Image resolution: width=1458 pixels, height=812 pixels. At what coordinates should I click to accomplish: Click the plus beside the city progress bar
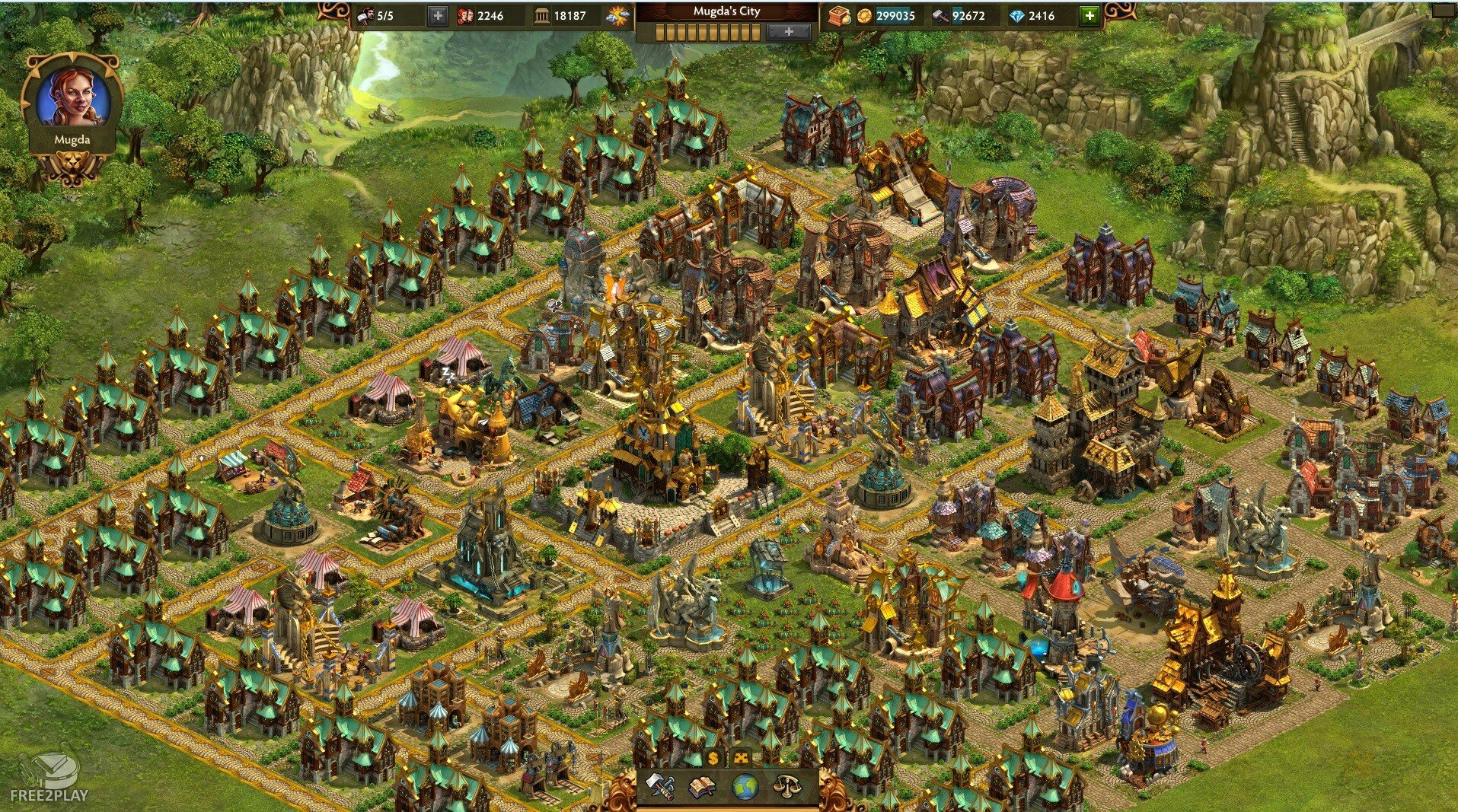pyautogui.click(x=788, y=32)
